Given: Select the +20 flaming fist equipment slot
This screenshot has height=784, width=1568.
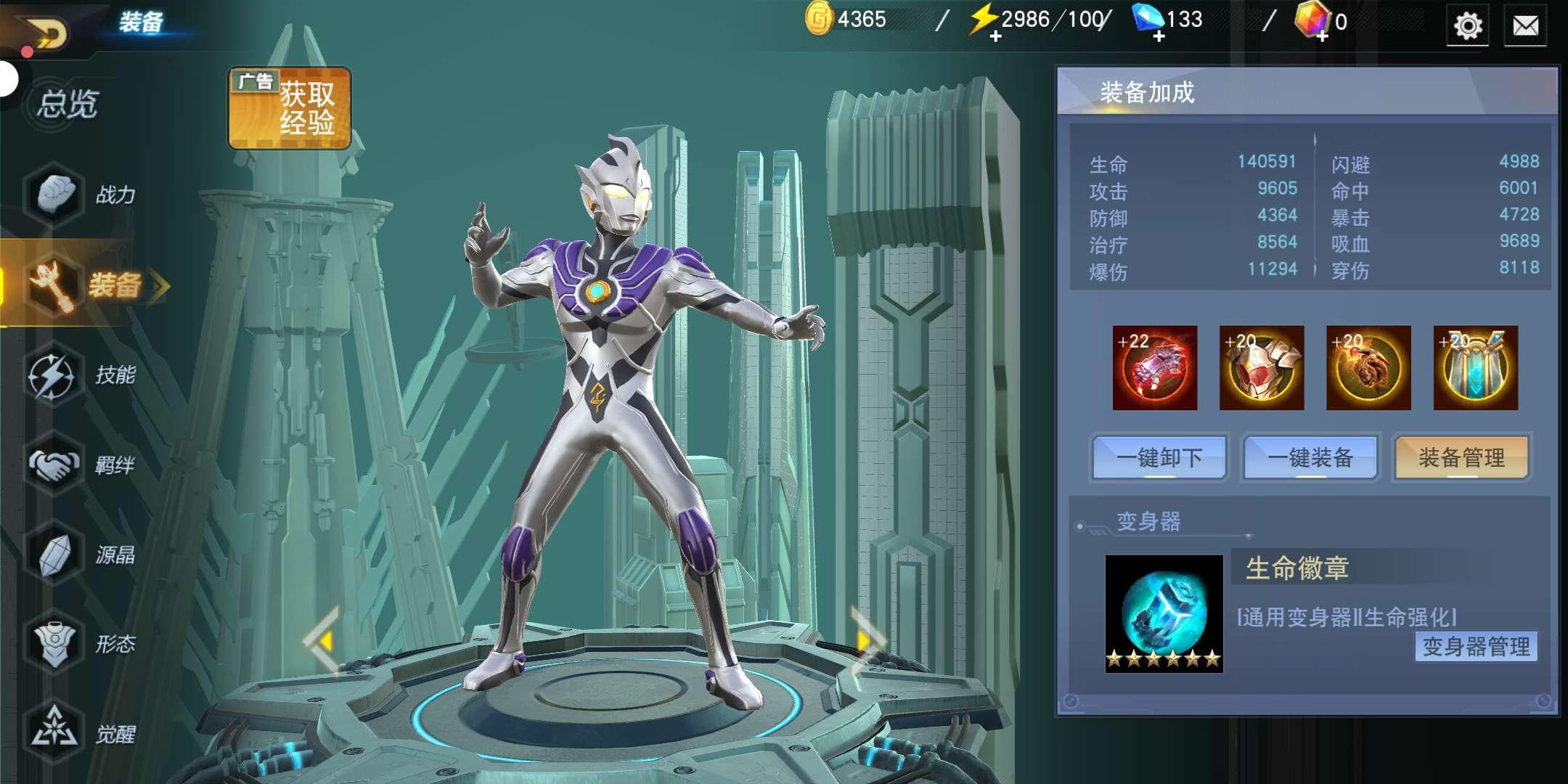Looking at the screenshot, I should 1368,368.
